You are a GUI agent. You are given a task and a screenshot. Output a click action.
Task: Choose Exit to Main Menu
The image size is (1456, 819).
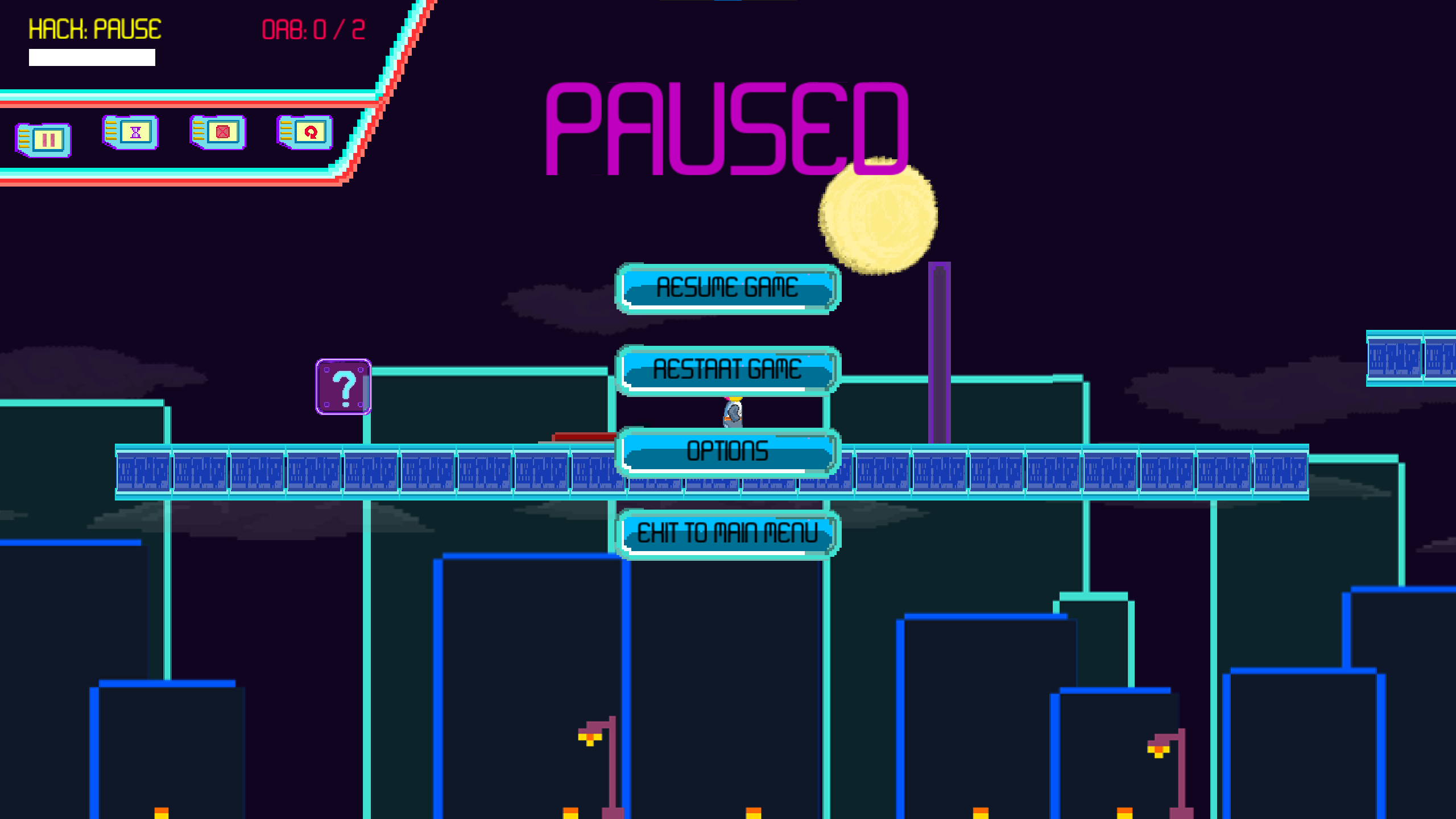(727, 533)
